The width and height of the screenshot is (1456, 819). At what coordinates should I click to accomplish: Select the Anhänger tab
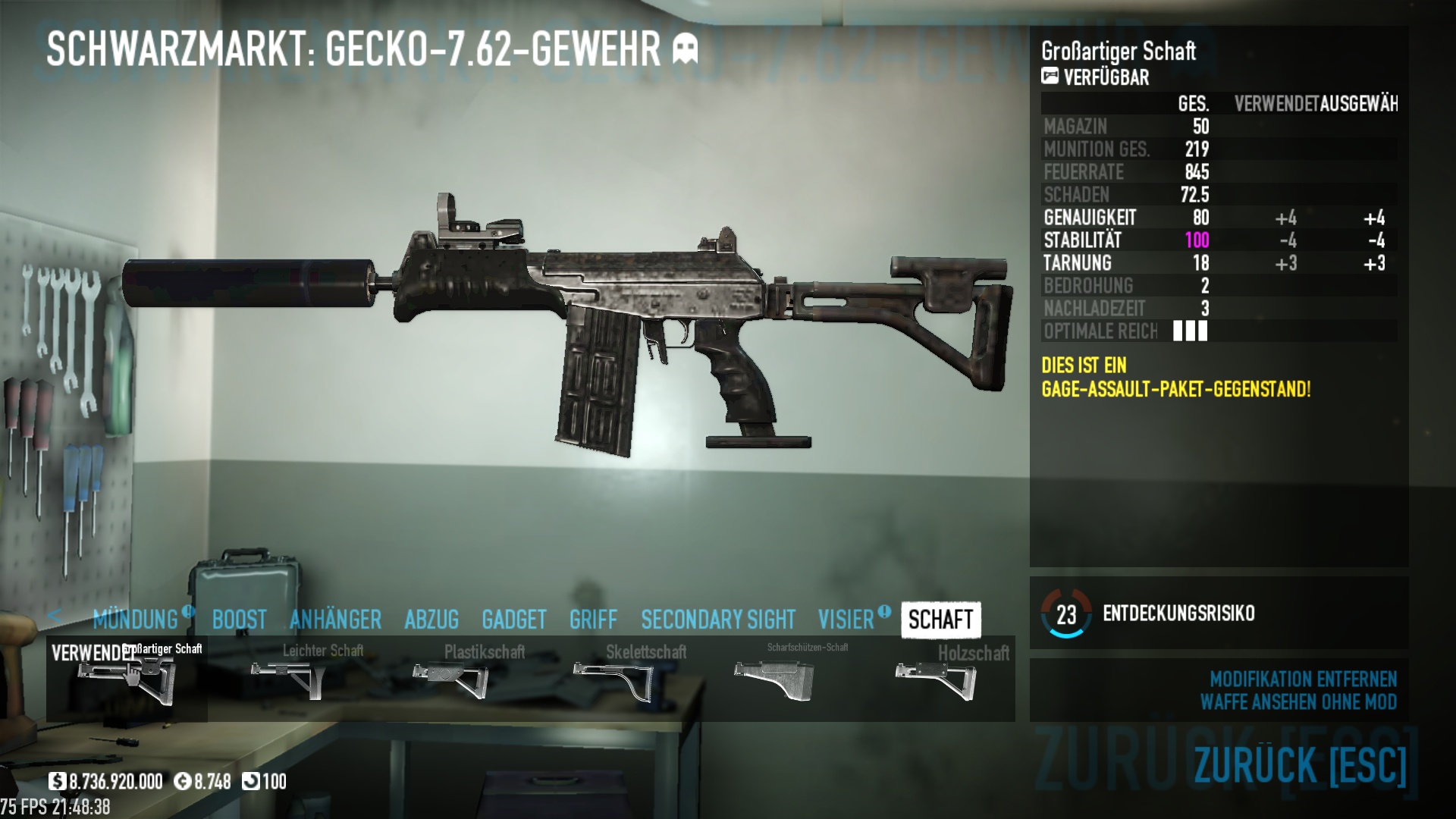tap(335, 620)
